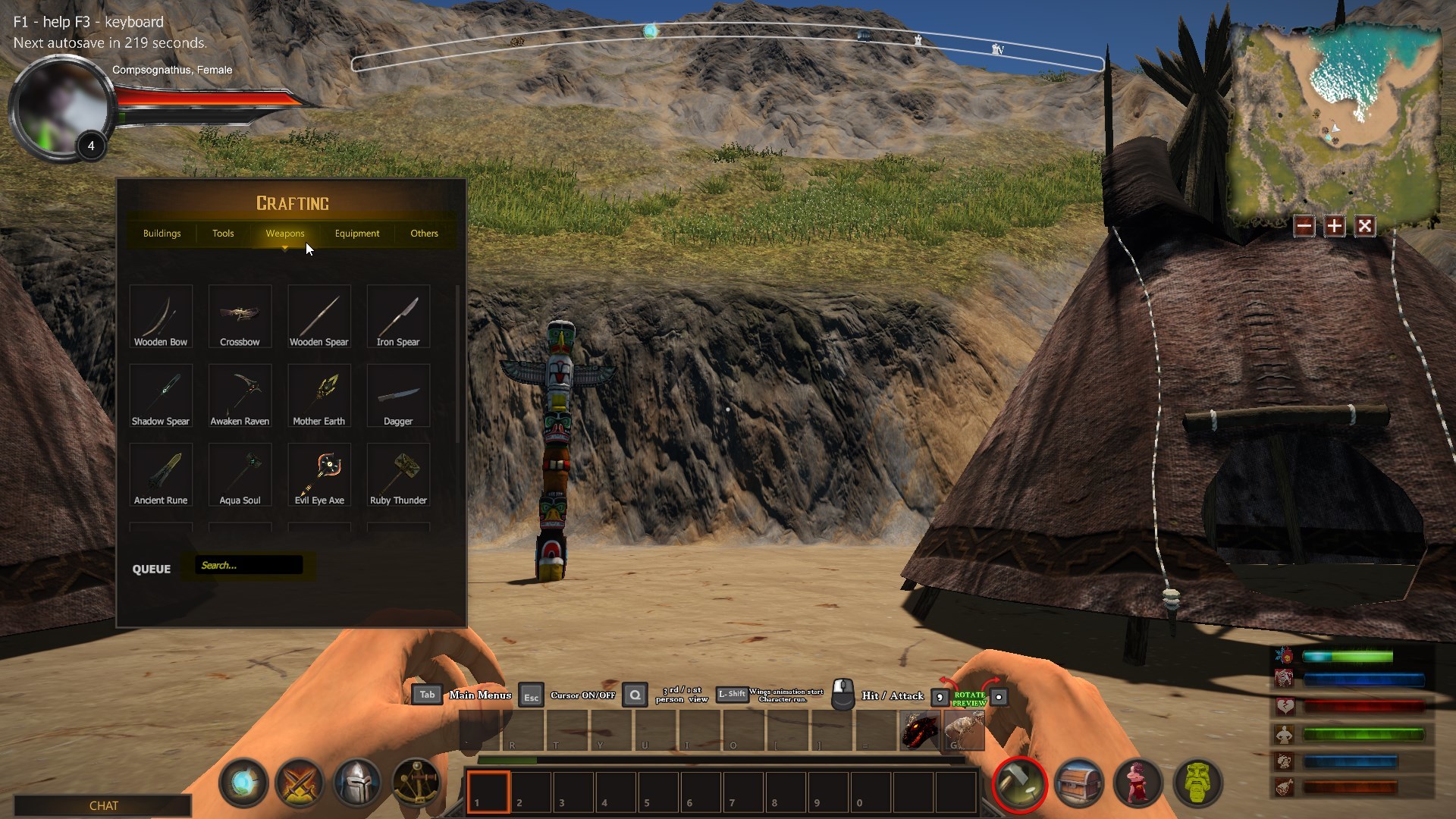The image size is (1456, 819).
Task: Zoom in the minimap
Action: click(x=1335, y=226)
